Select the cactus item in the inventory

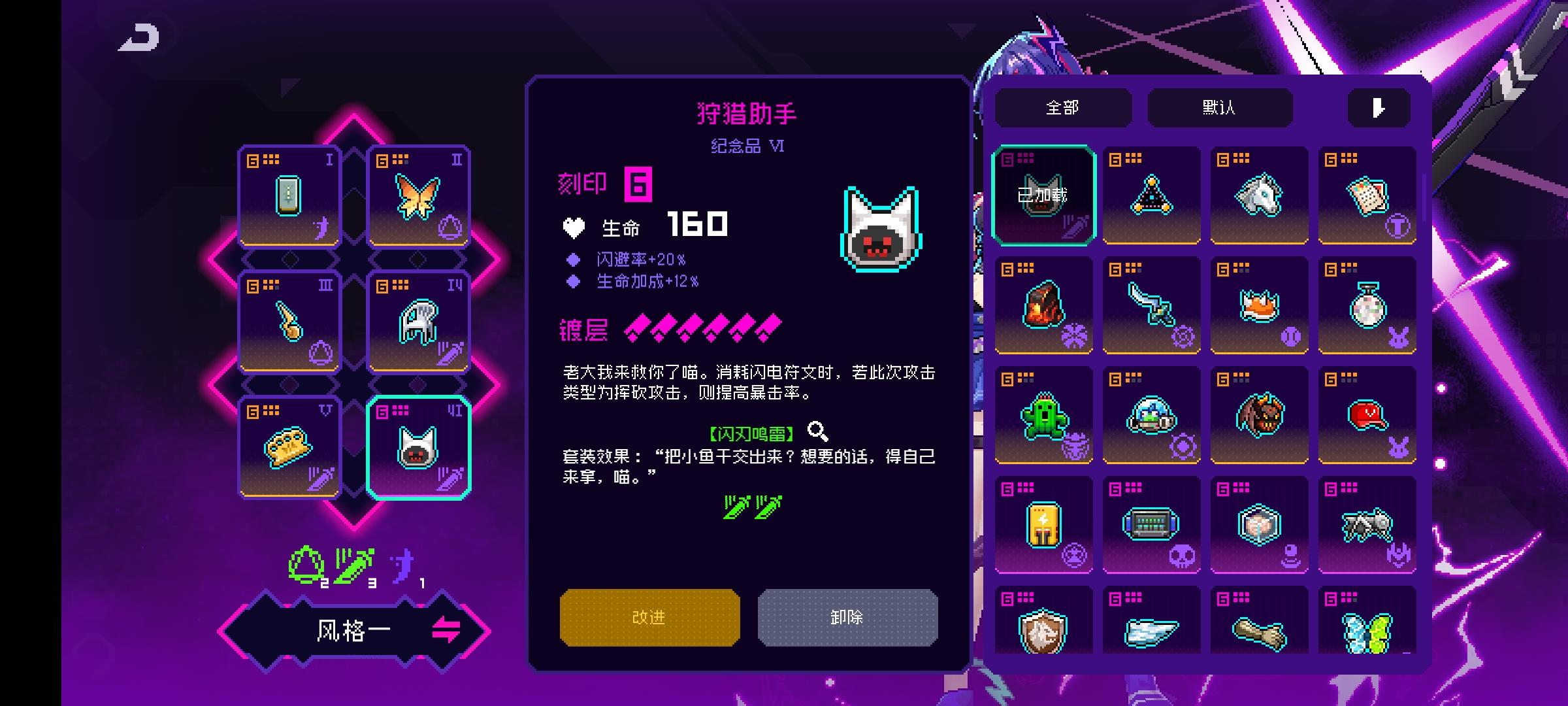click(1044, 415)
